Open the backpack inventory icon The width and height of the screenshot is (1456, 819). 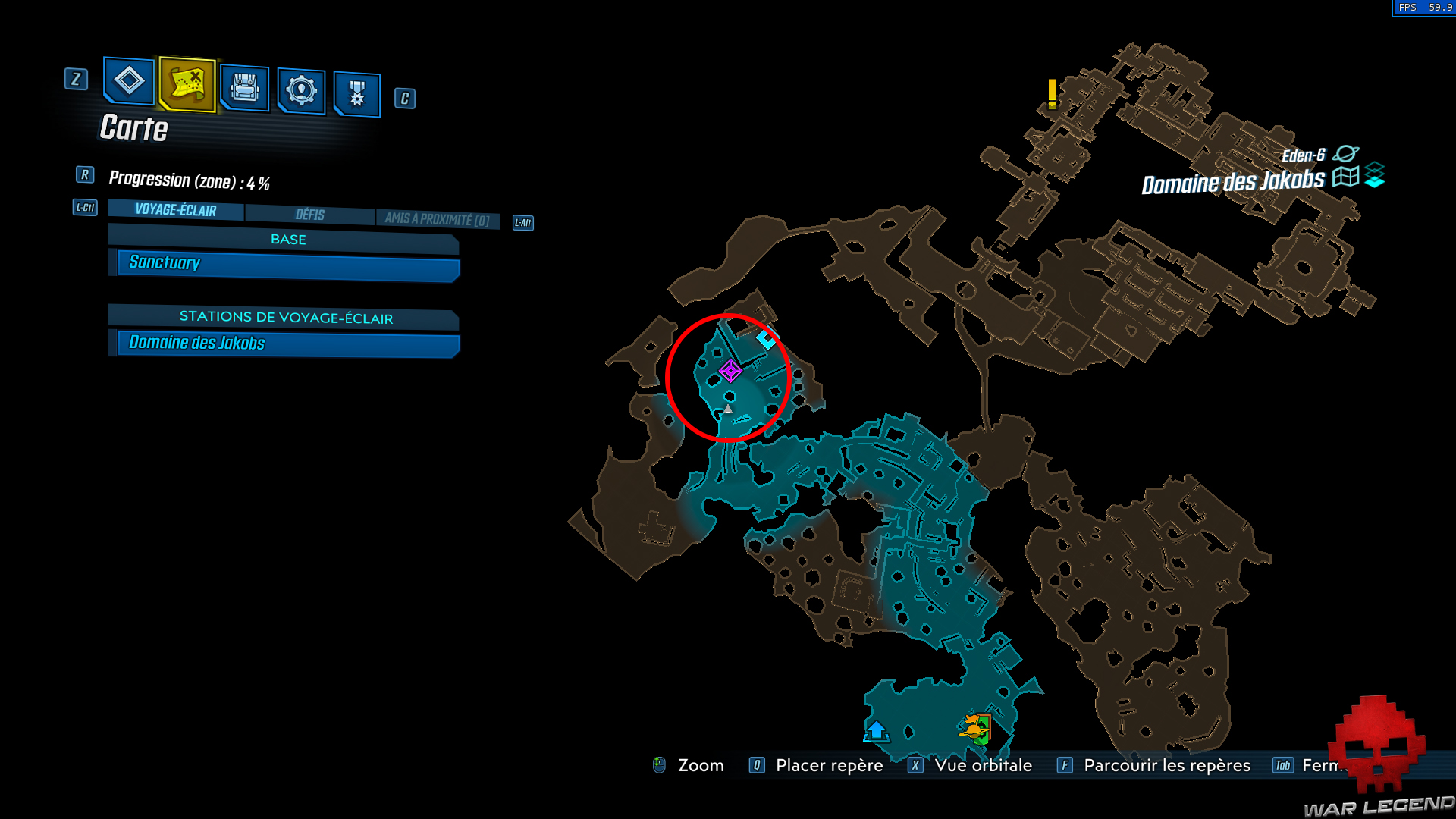tap(244, 87)
